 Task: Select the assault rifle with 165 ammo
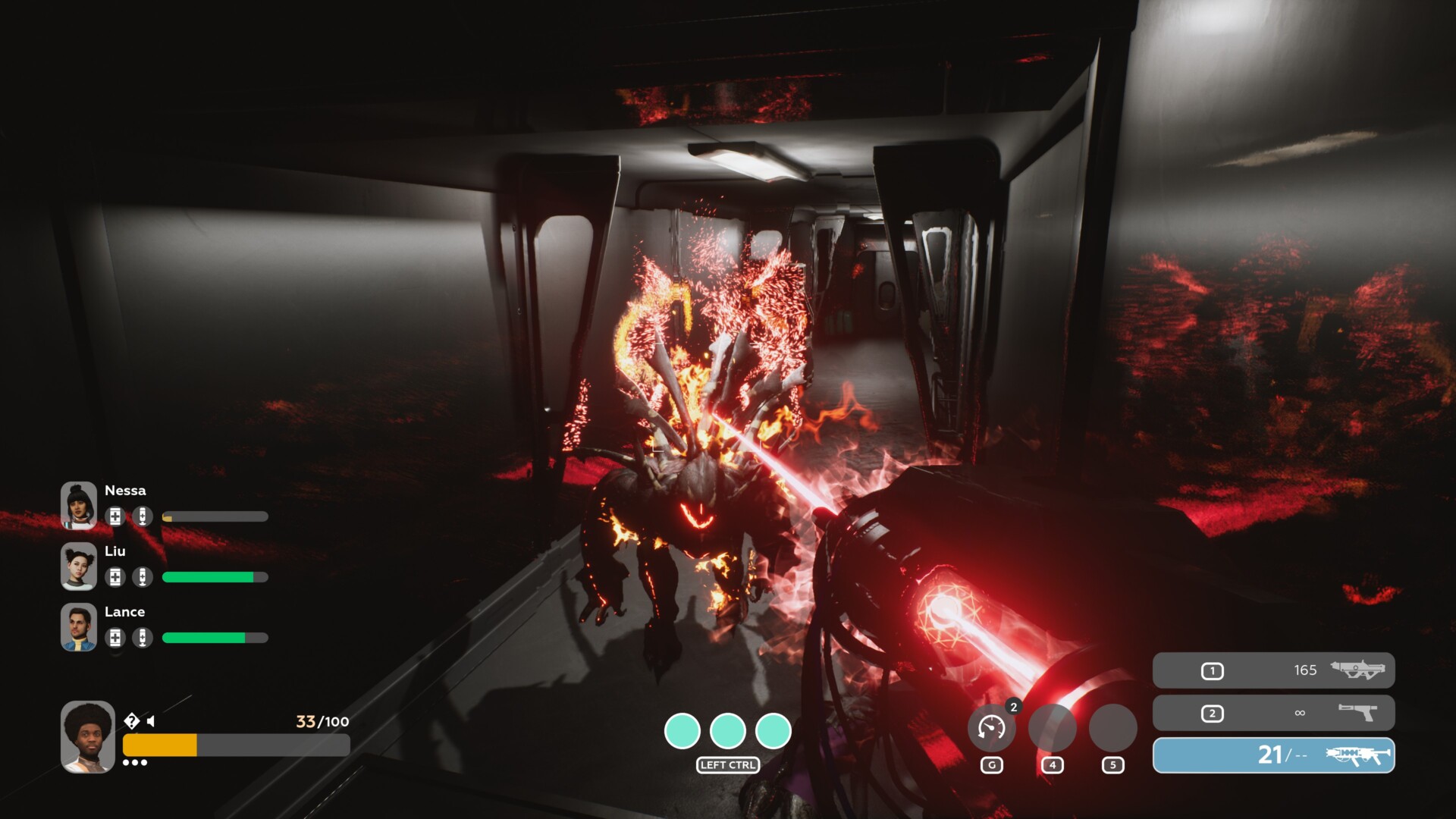1273,670
